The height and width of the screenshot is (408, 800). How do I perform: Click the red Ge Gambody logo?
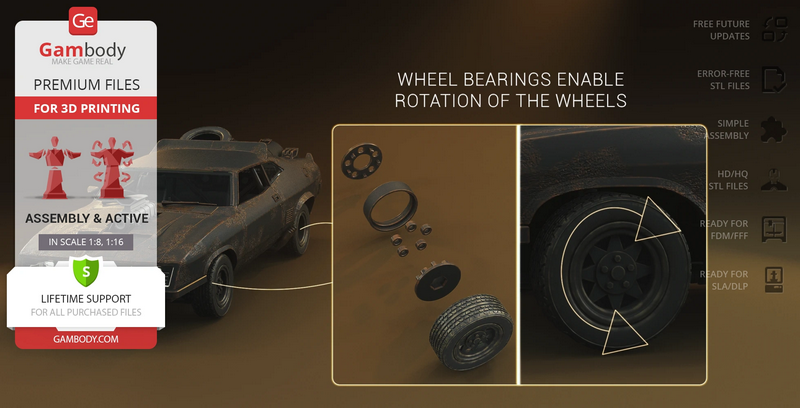point(84,21)
